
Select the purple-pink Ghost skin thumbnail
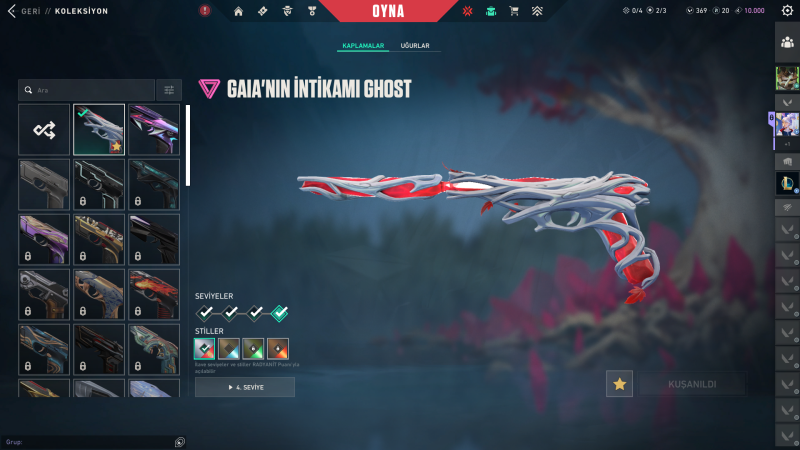coord(154,130)
